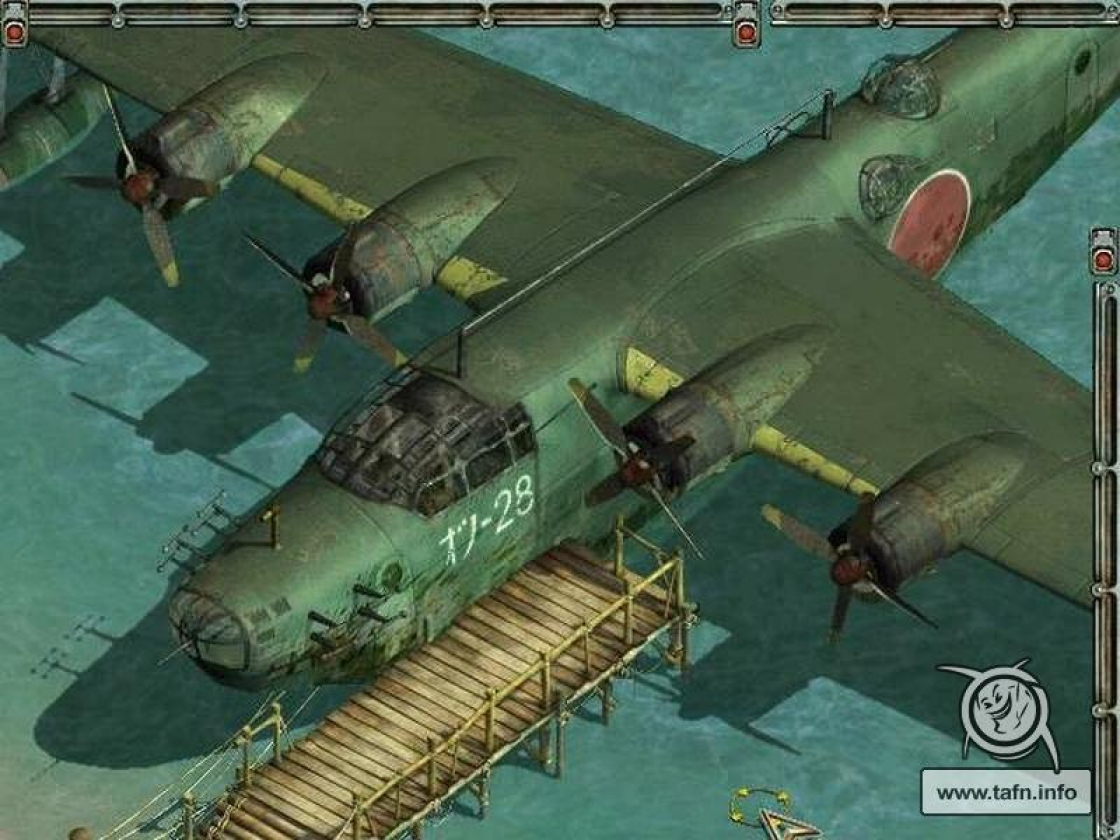Click the red button in the top bar's middle
The height and width of the screenshot is (840, 1120).
(x=746, y=33)
